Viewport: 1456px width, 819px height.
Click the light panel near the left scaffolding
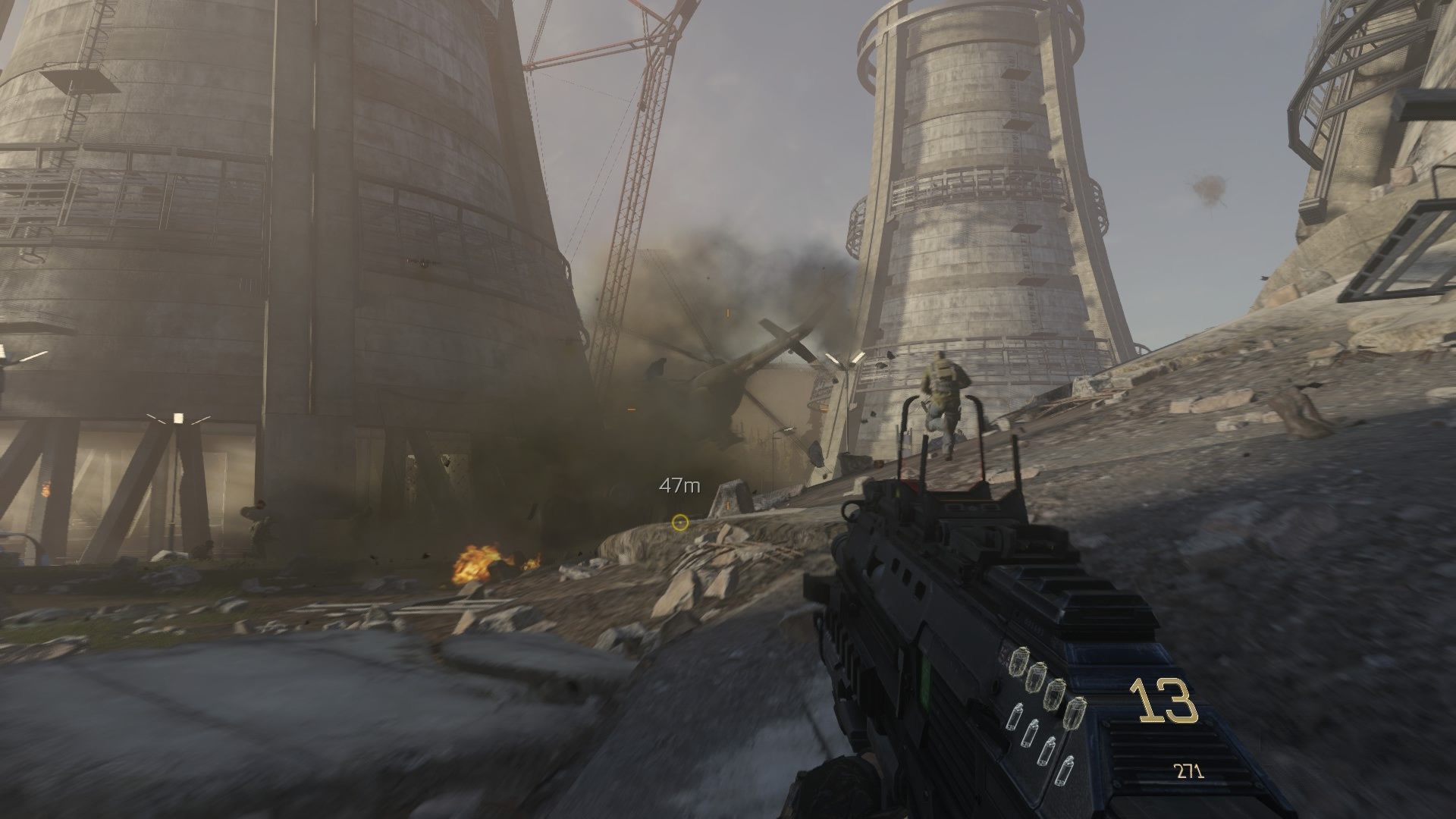(179, 419)
